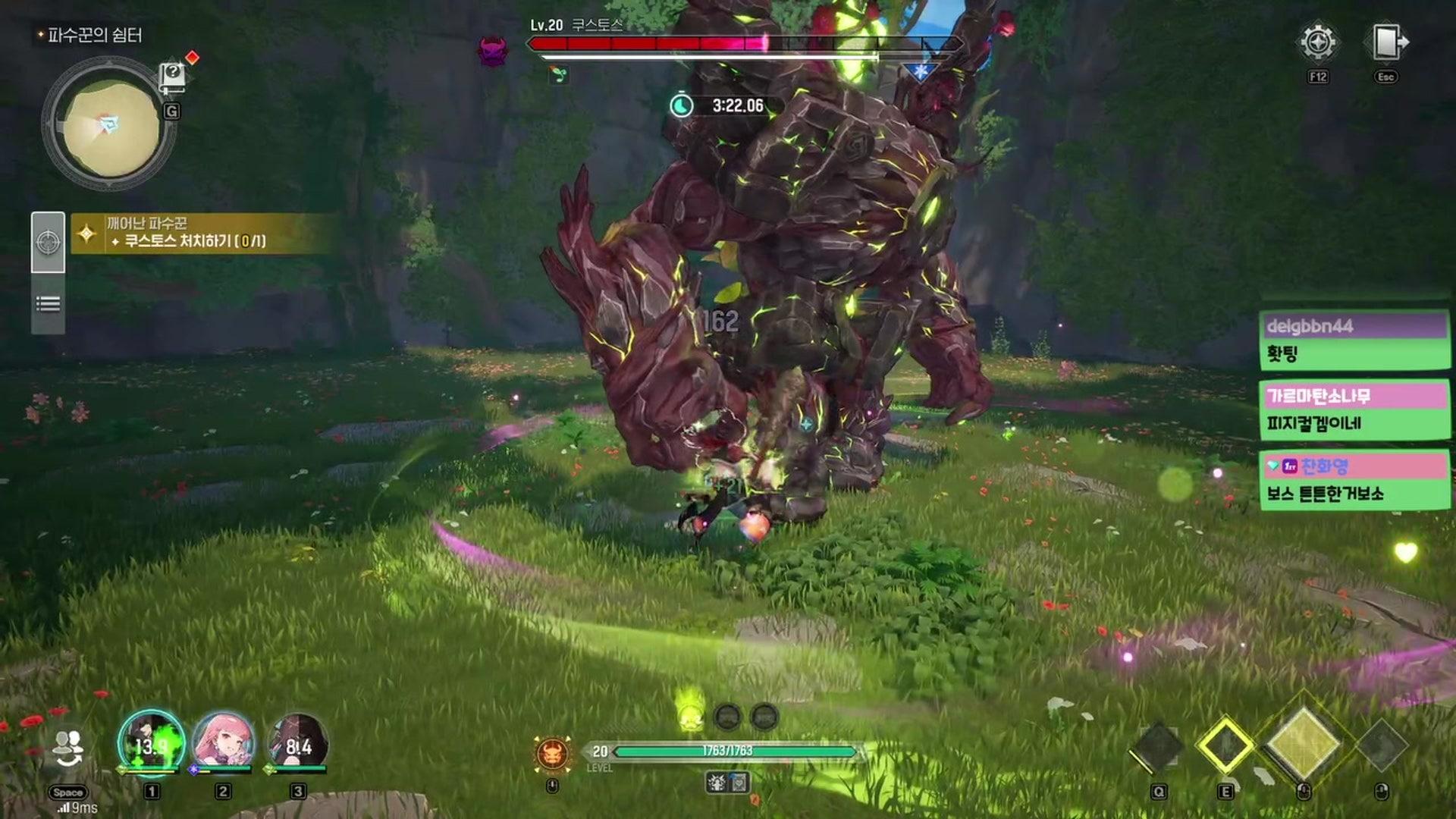Switch to the list view tab
Screen dimensions: 1456x819
[x=48, y=304]
